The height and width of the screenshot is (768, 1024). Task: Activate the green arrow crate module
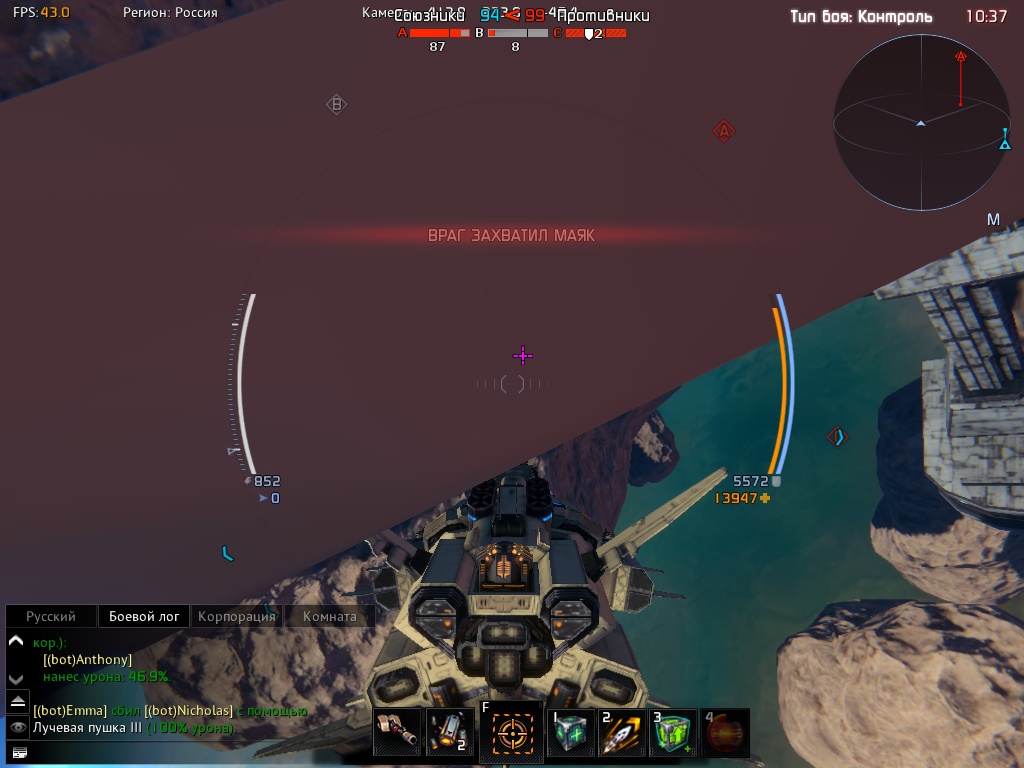pyautogui.click(x=673, y=733)
